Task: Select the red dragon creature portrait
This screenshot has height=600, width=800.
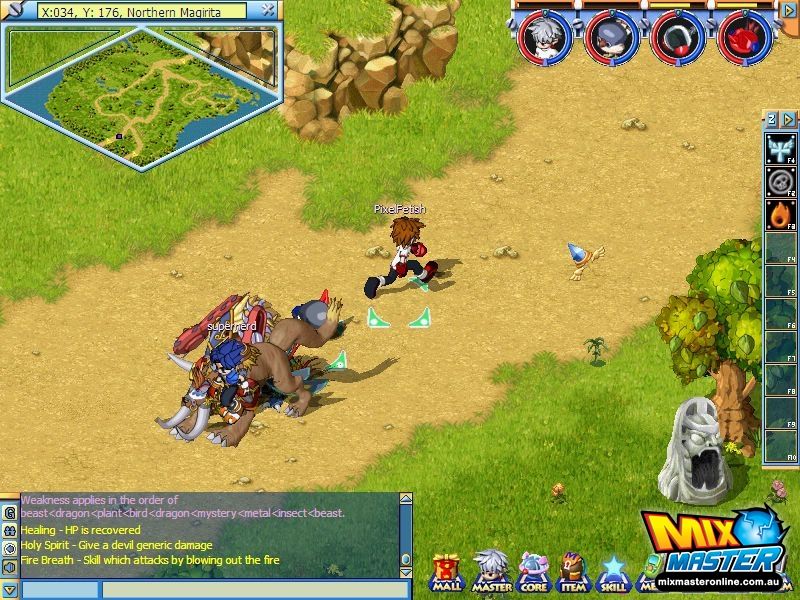Action: 744,36
